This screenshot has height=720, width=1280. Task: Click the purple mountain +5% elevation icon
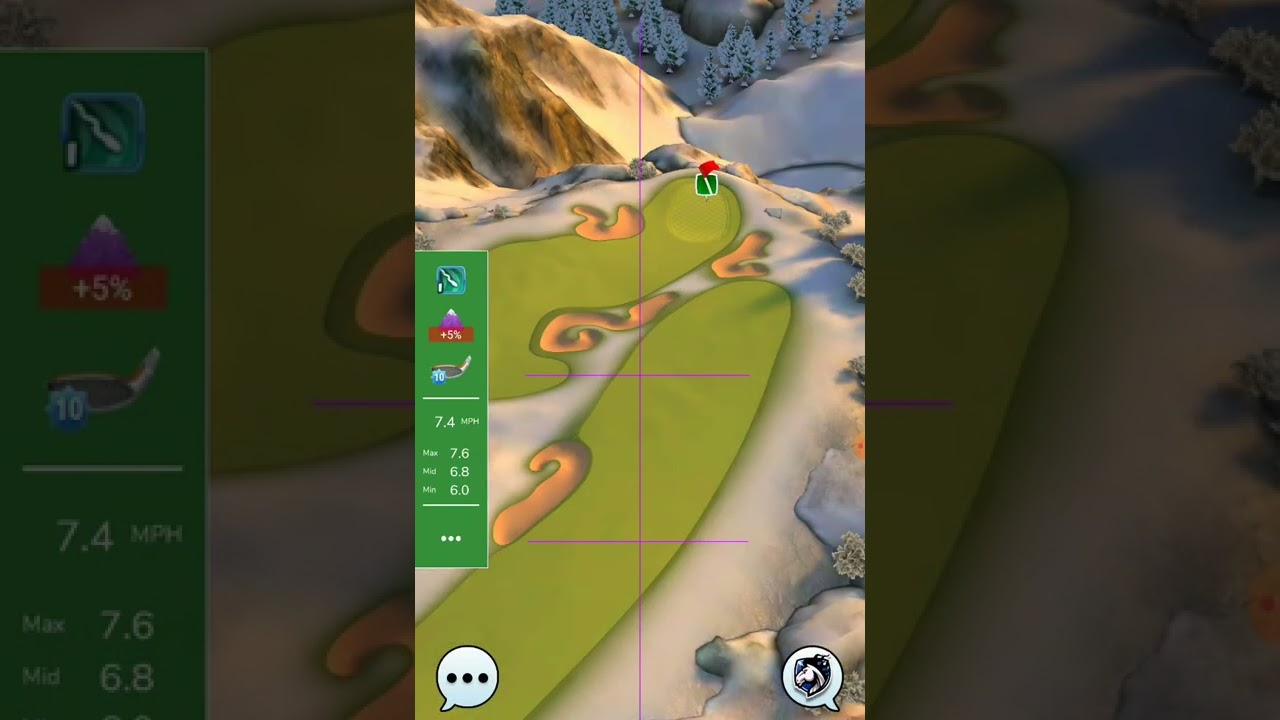pyautogui.click(x=451, y=325)
